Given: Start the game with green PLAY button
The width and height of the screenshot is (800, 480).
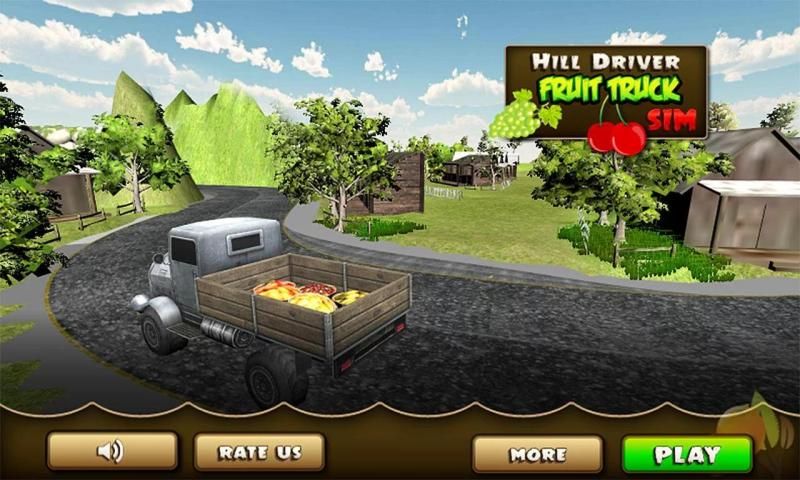Looking at the screenshot, I should [x=687, y=454].
